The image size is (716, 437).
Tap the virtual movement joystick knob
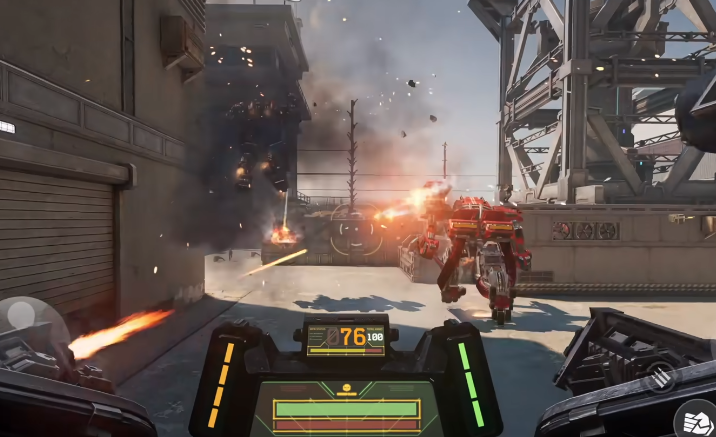click(x=21, y=315)
